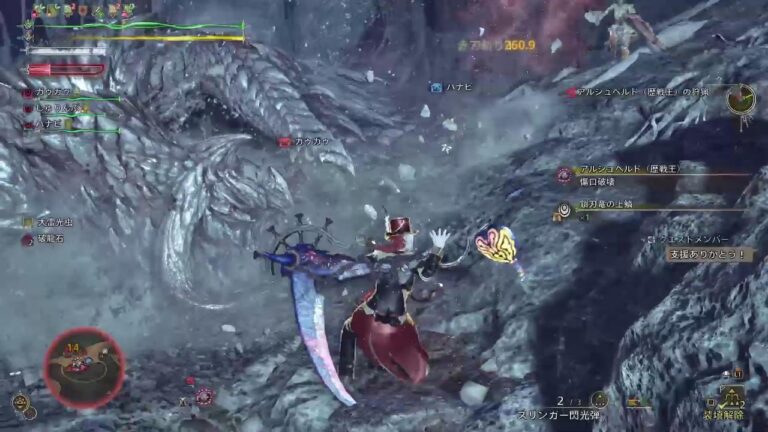Click the quest timer clock icon
This screenshot has height=432, width=768.
[x=740, y=98]
